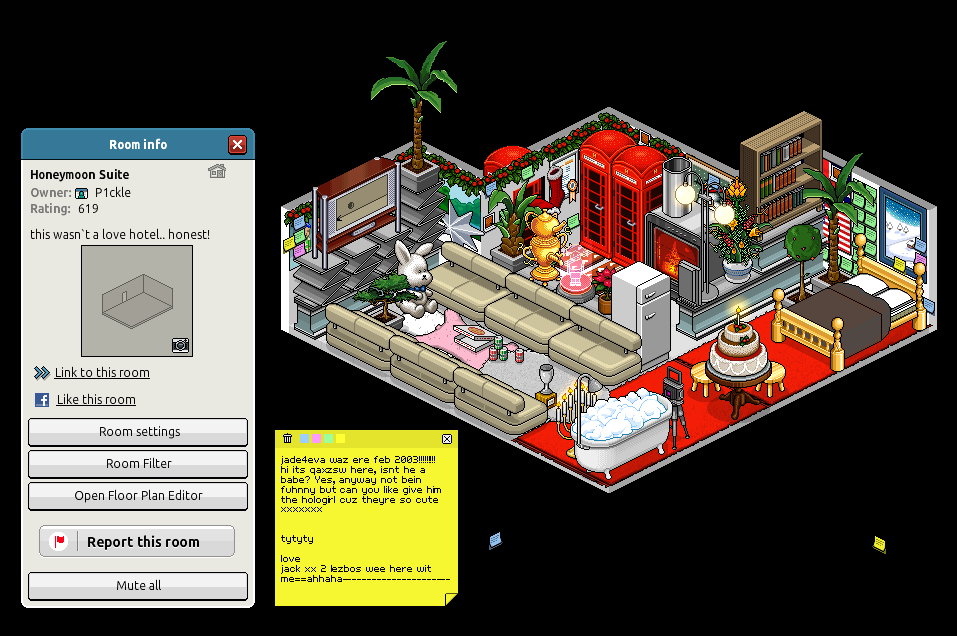
Task: Click the camera icon on room thumbnail
Action: tap(180, 345)
